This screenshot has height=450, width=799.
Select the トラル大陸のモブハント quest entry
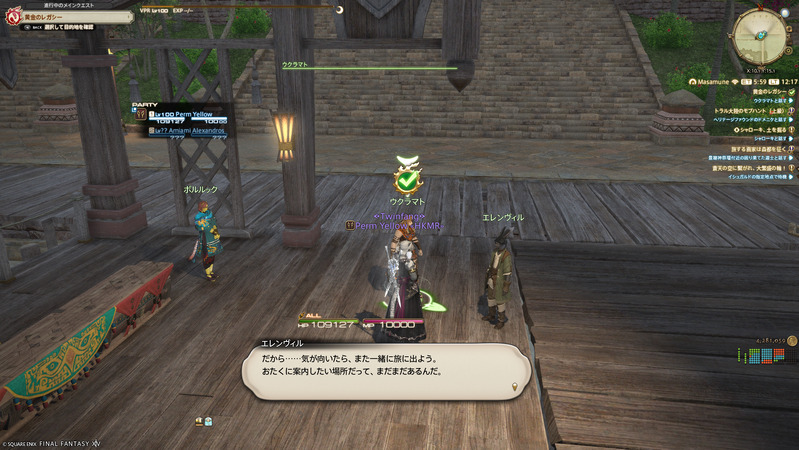[x=750, y=111]
